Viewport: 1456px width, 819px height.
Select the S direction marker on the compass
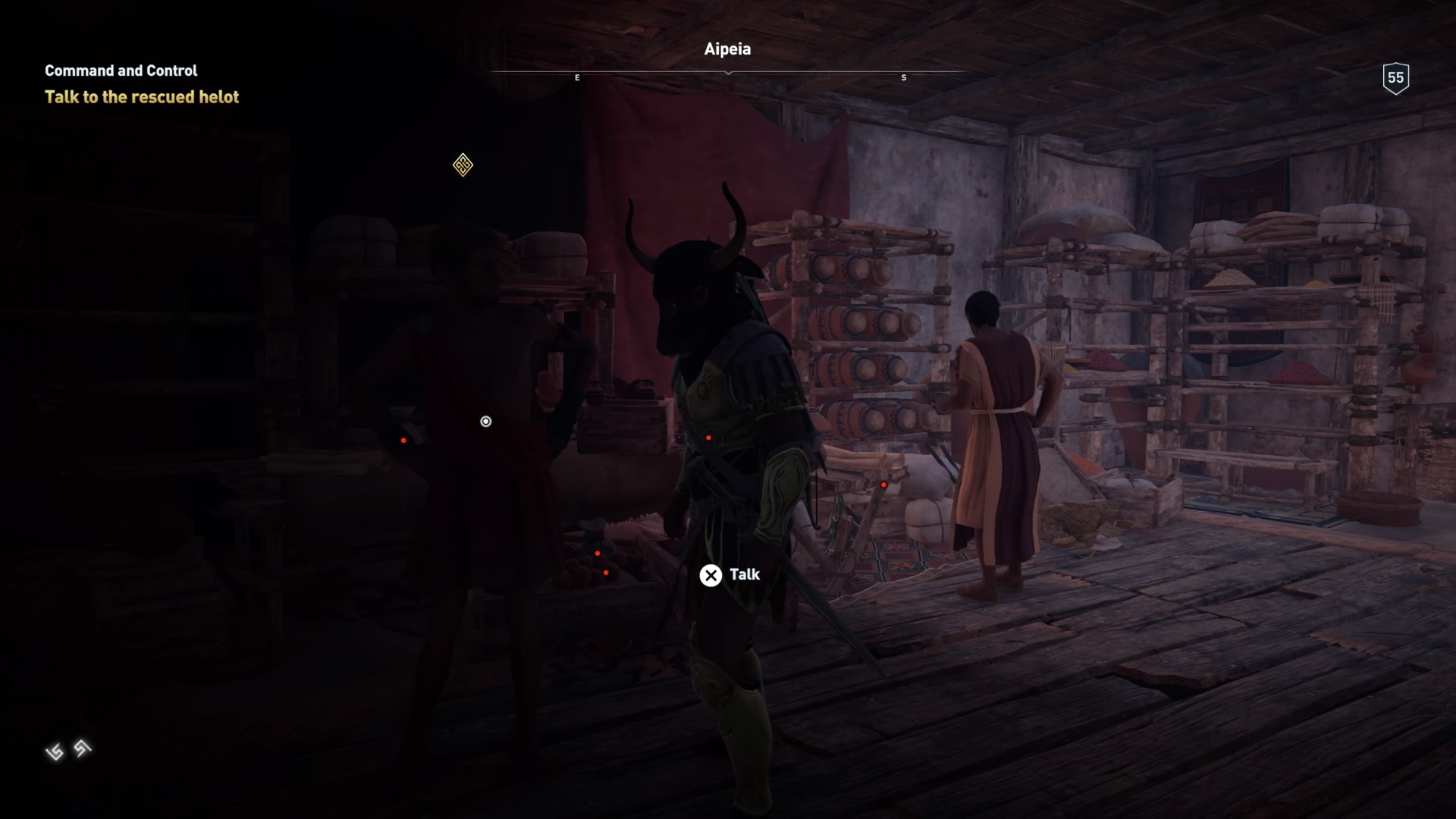[902, 77]
